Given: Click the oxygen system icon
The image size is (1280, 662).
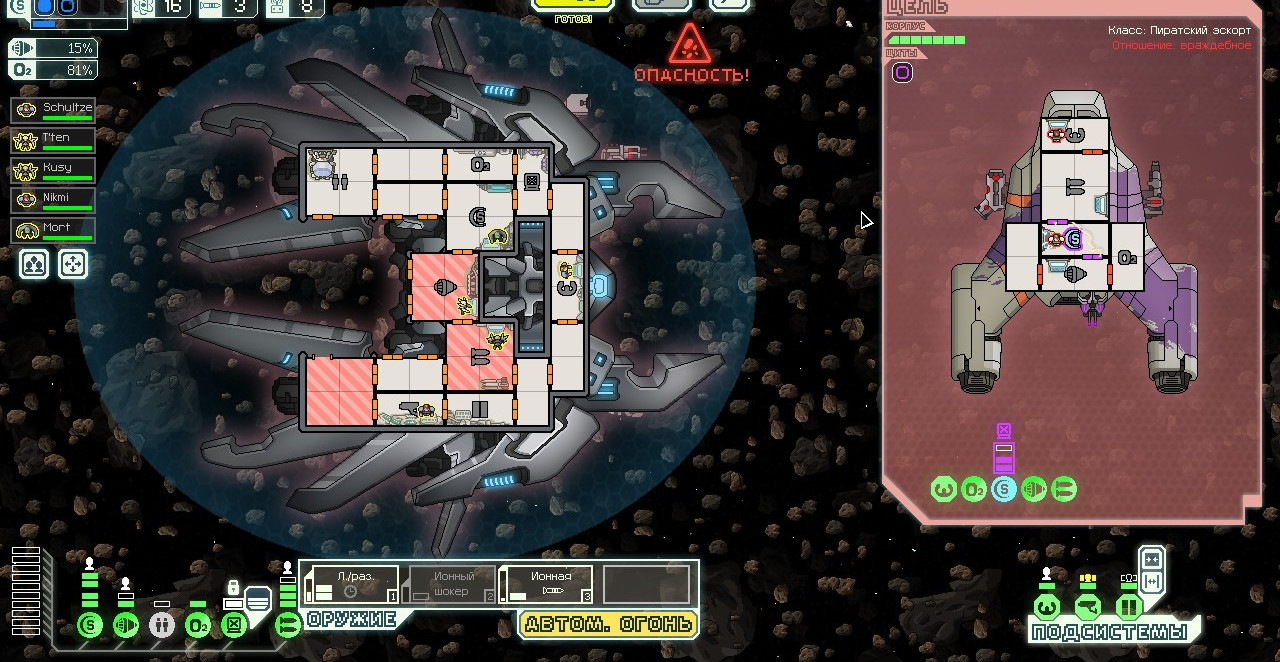Looking at the screenshot, I should [198, 626].
